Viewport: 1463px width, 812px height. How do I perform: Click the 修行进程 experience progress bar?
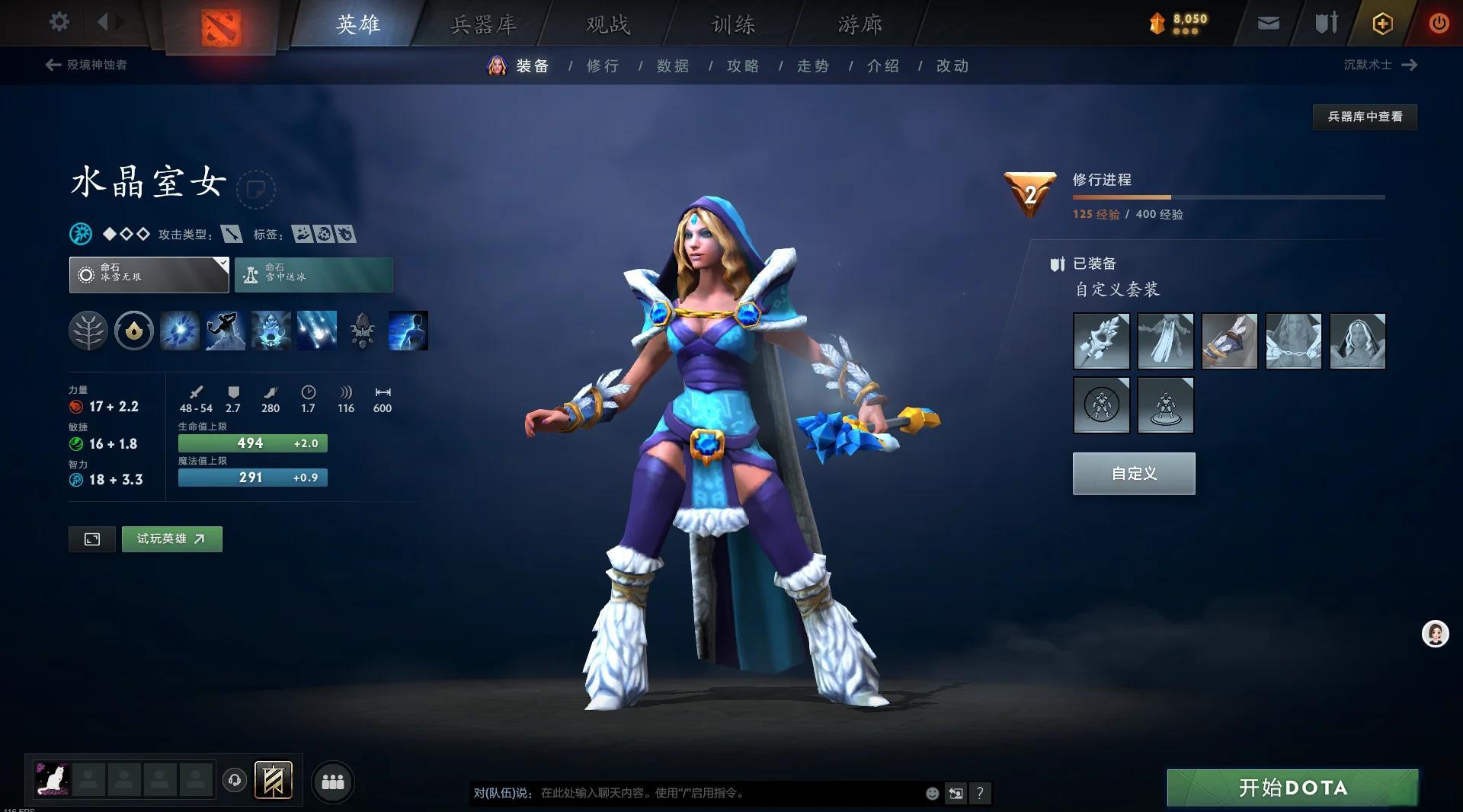pyautogui.click(x=1227, y=197)
